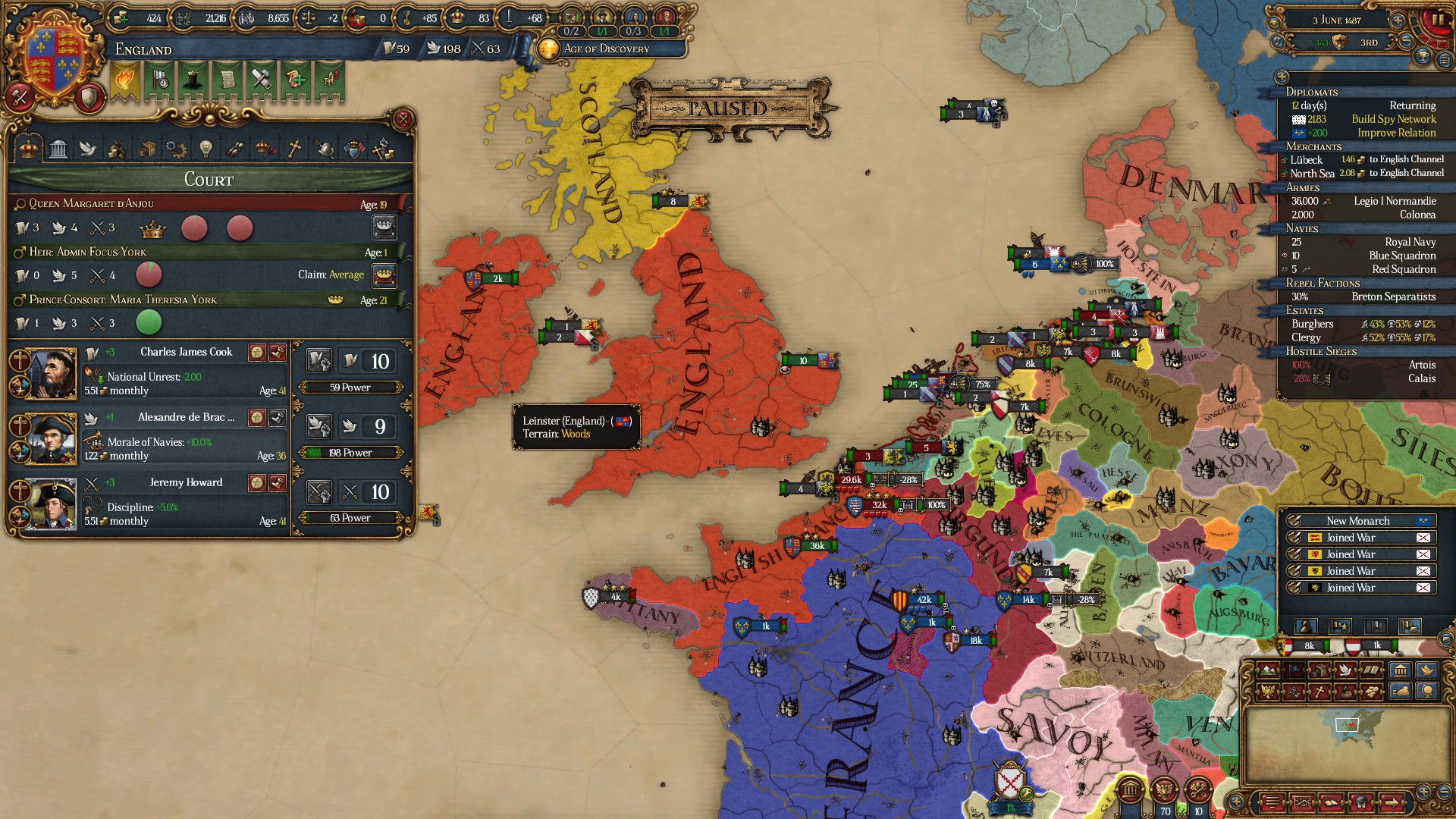Open the Economy tab in the country window
The height and width of the screenshot is (819, 1456).
tap(117, 149)
